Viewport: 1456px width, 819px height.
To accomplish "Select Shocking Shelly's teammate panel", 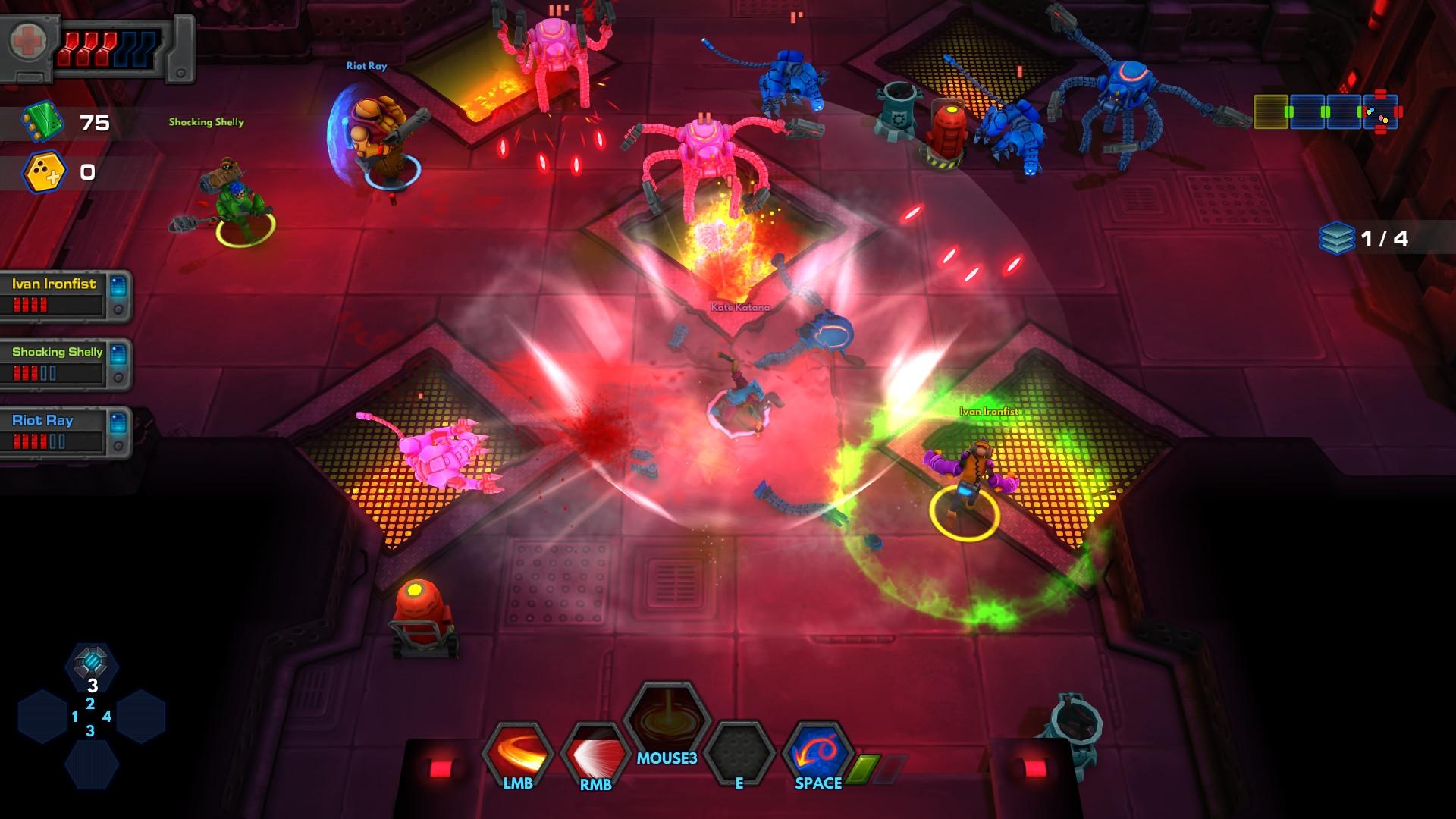I will point(65,364).
